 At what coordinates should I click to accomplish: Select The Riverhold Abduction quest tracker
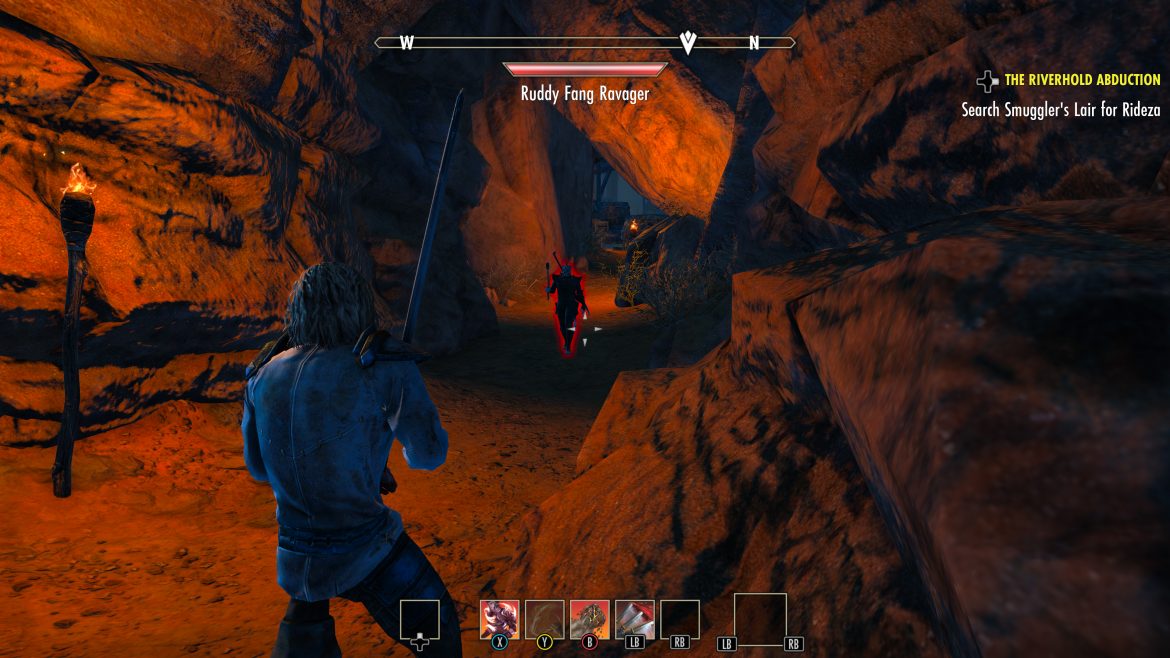click(x=1082, y=80)
